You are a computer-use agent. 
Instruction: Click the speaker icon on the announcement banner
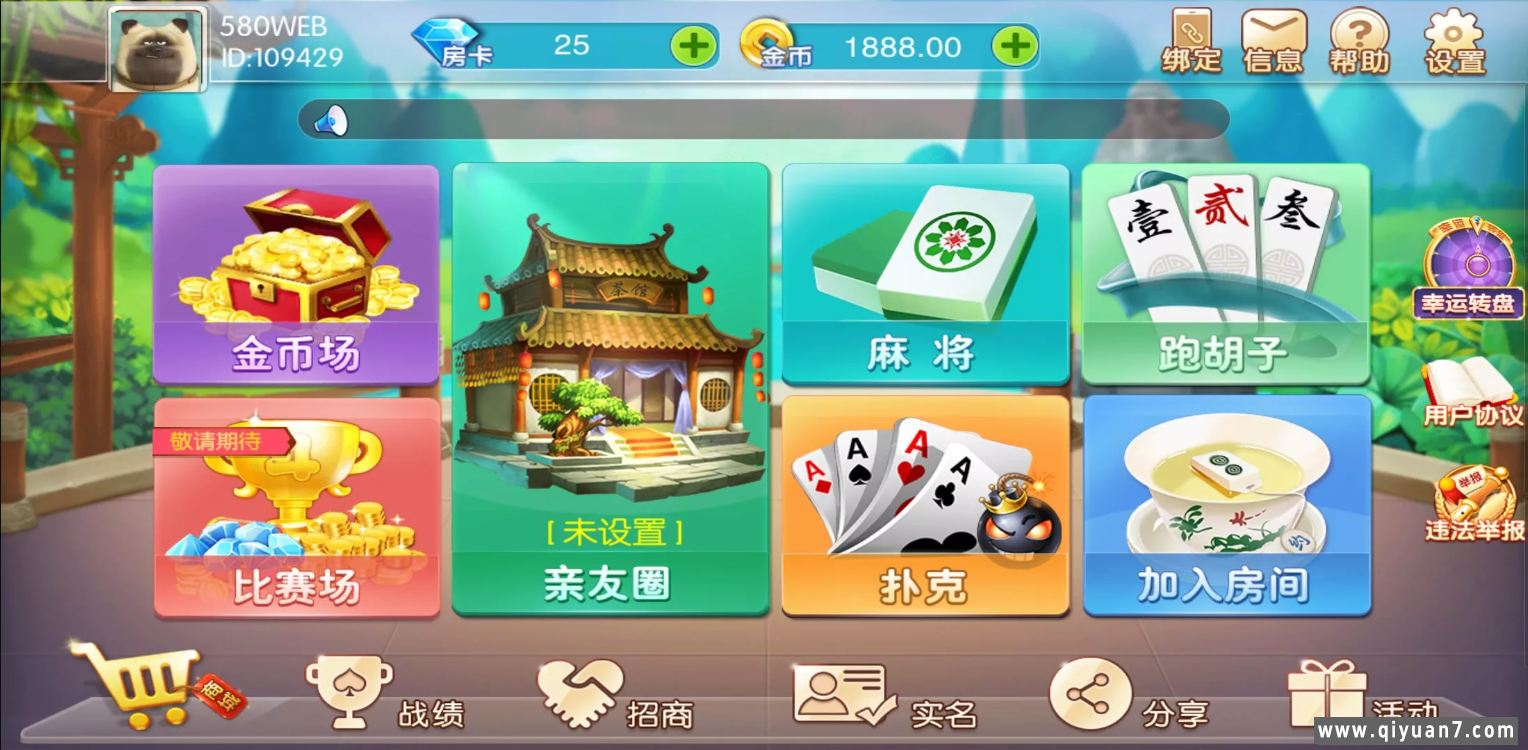click(331, 117)
